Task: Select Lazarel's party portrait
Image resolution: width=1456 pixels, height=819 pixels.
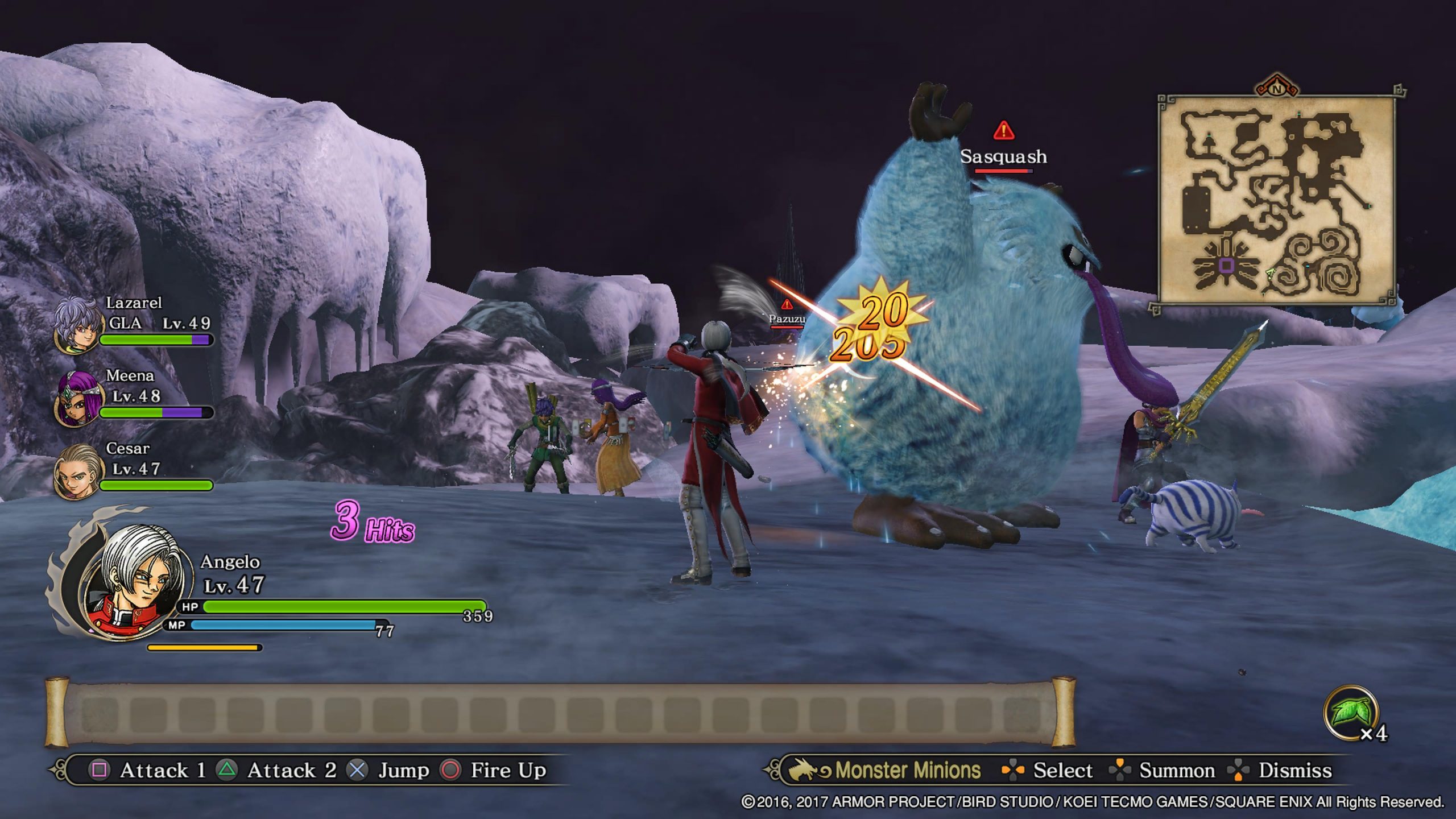Action: pyautogui.click(x=76, y=325)
